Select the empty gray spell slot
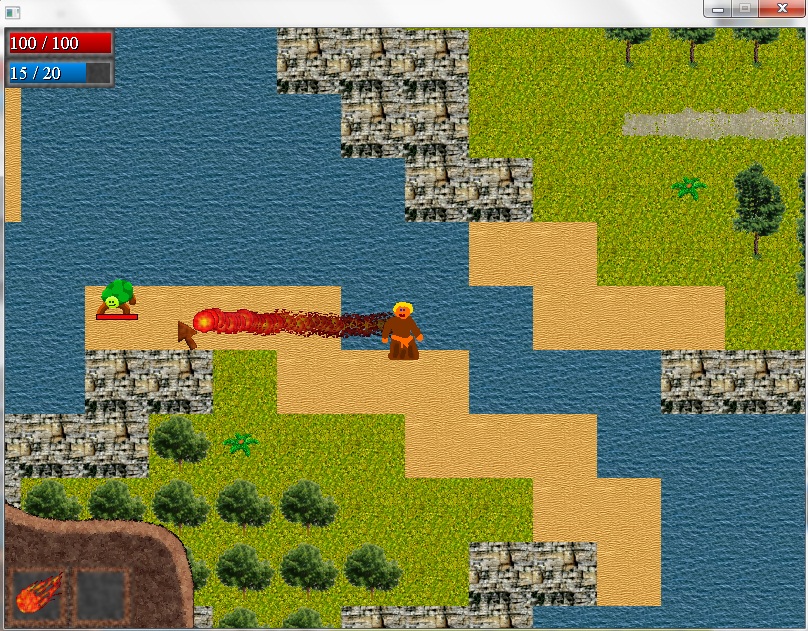 click(x=102, y=595)
